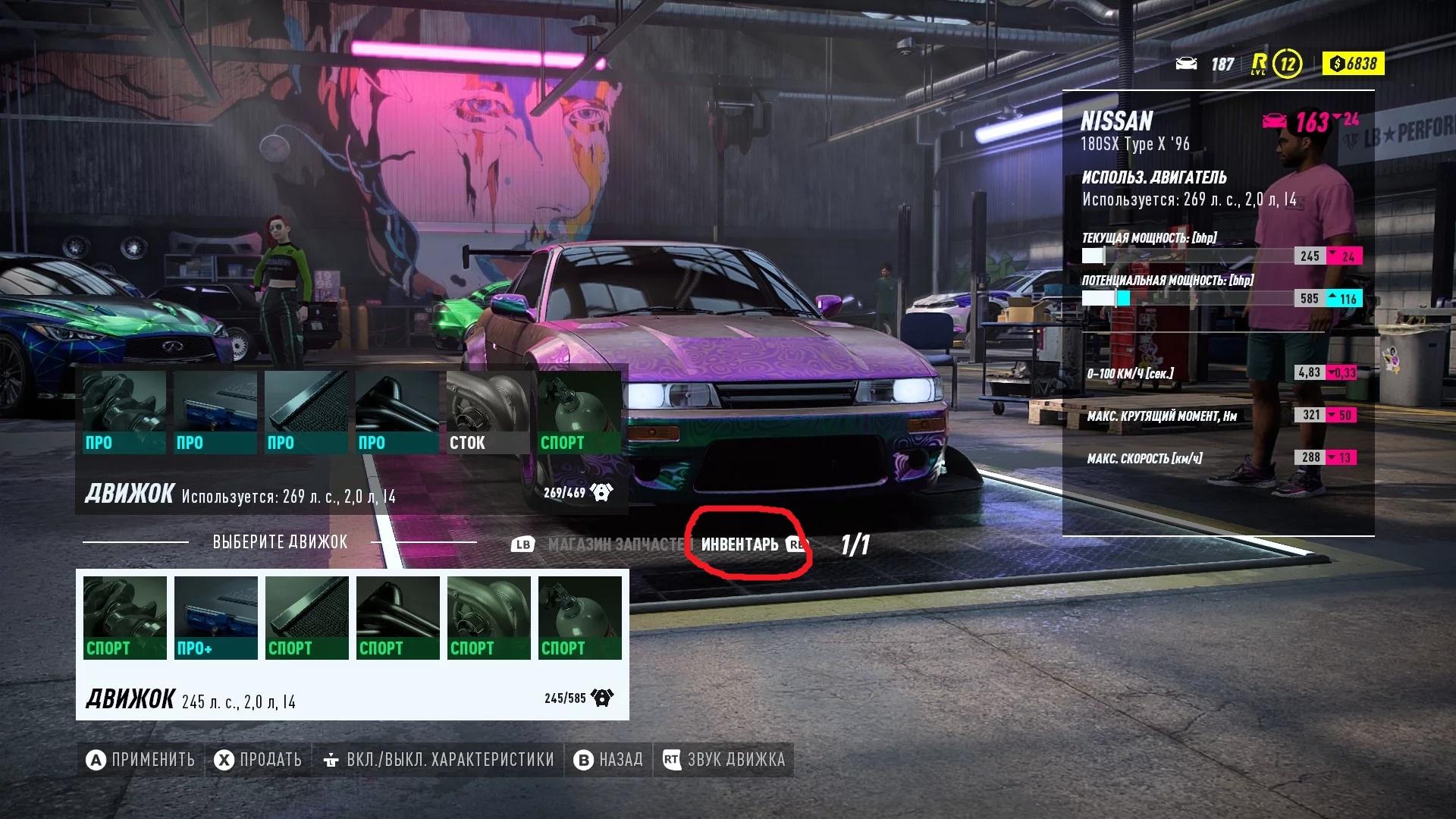Switch to the Инвентарь tab
The image size is (1456, 819).
coord(740,544)
